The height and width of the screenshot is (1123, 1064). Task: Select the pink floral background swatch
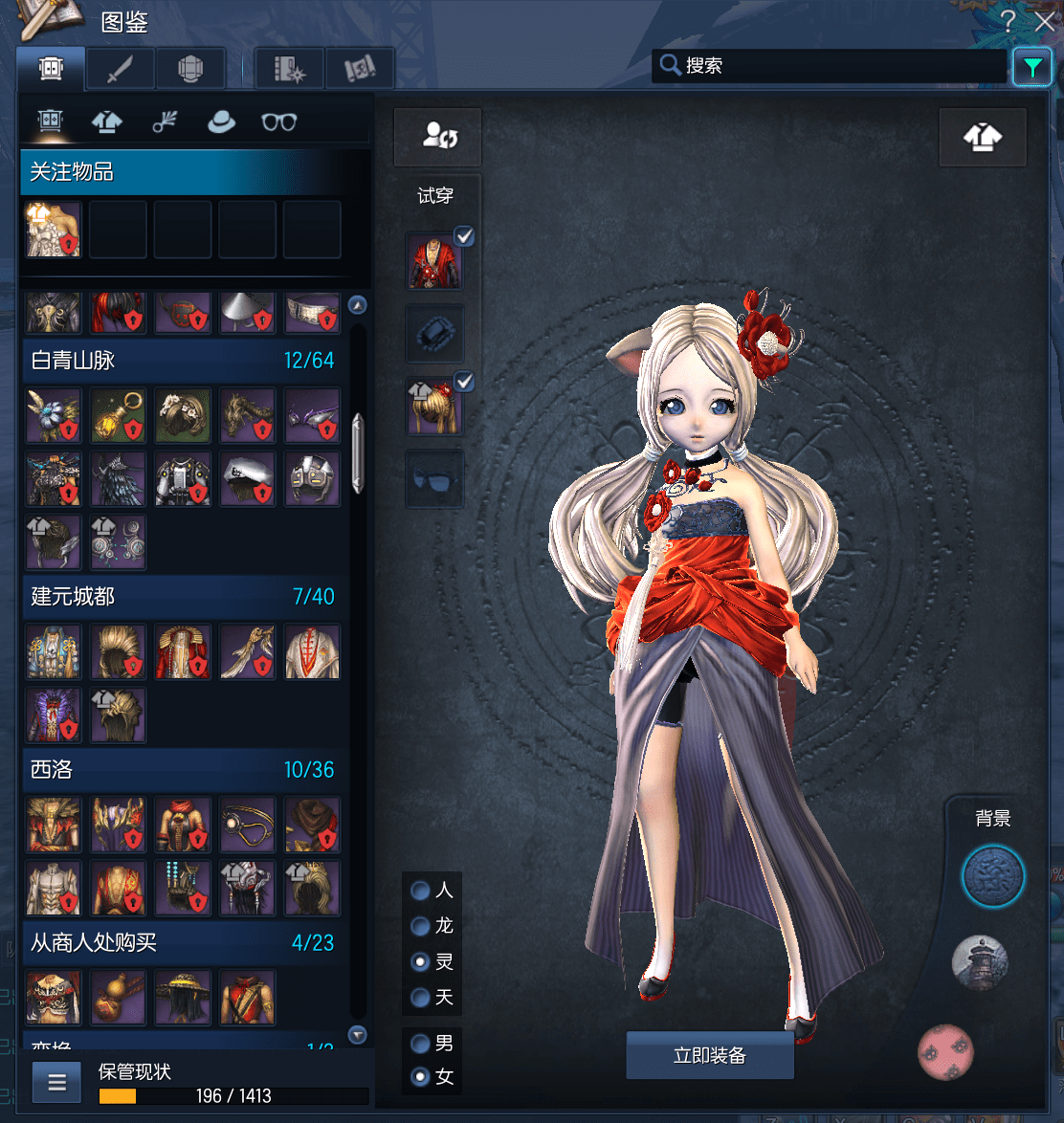pos(945,1050)
